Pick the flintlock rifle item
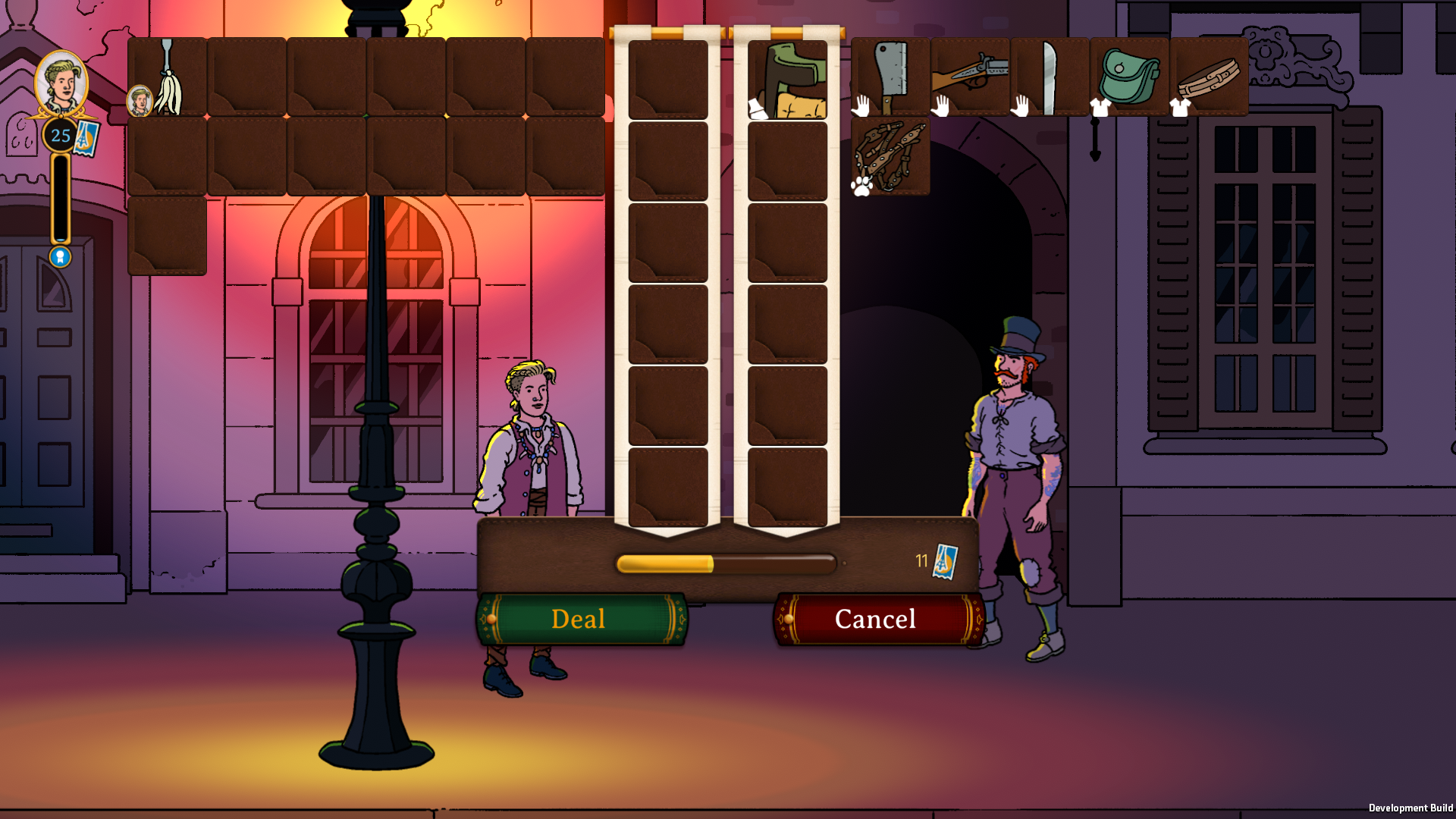Image resolution: width=1456 pixels, height=819 pixels. click(x=970, y=77)
